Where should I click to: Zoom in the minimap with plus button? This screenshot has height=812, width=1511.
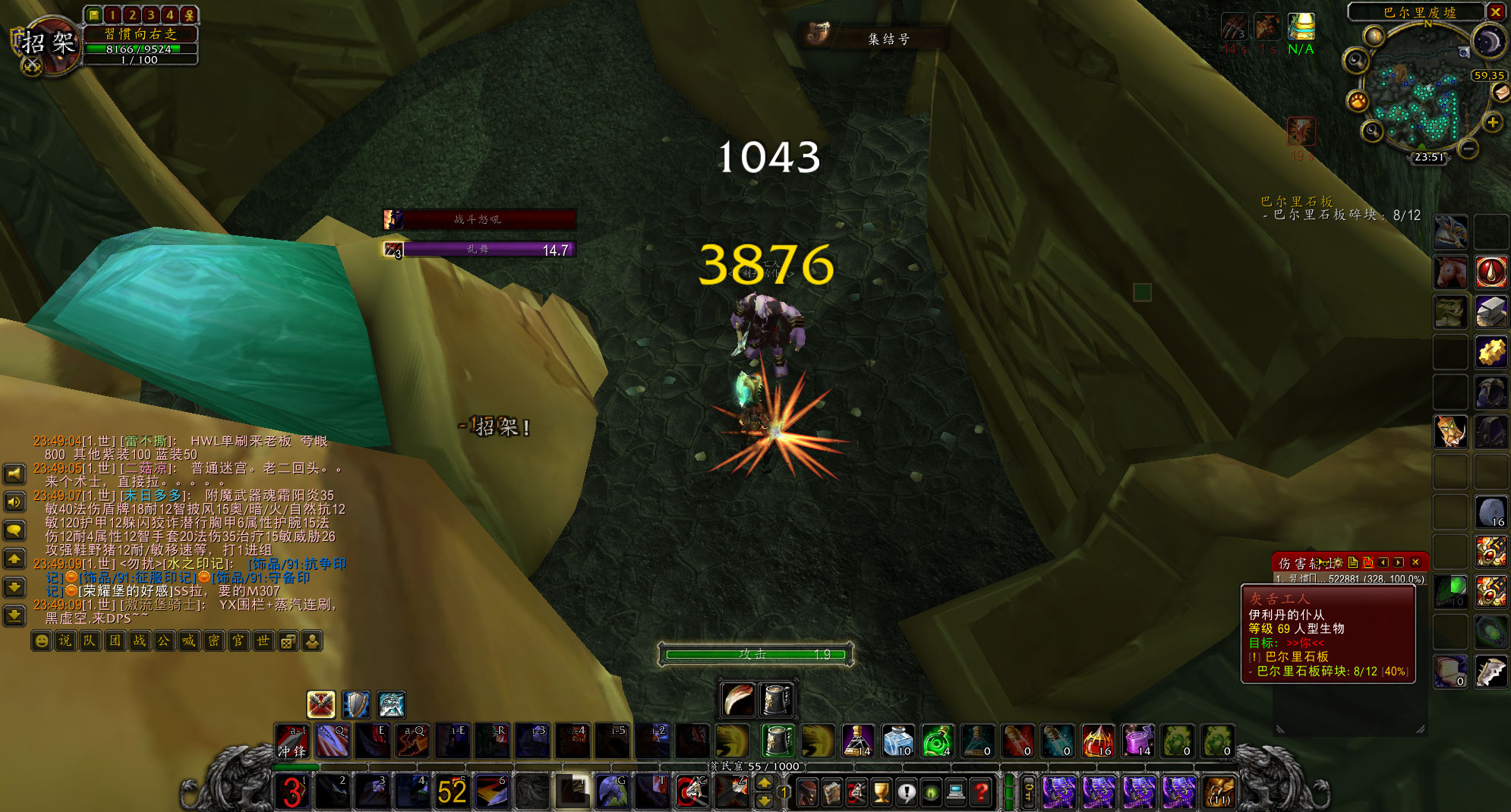pos(1493,123)
